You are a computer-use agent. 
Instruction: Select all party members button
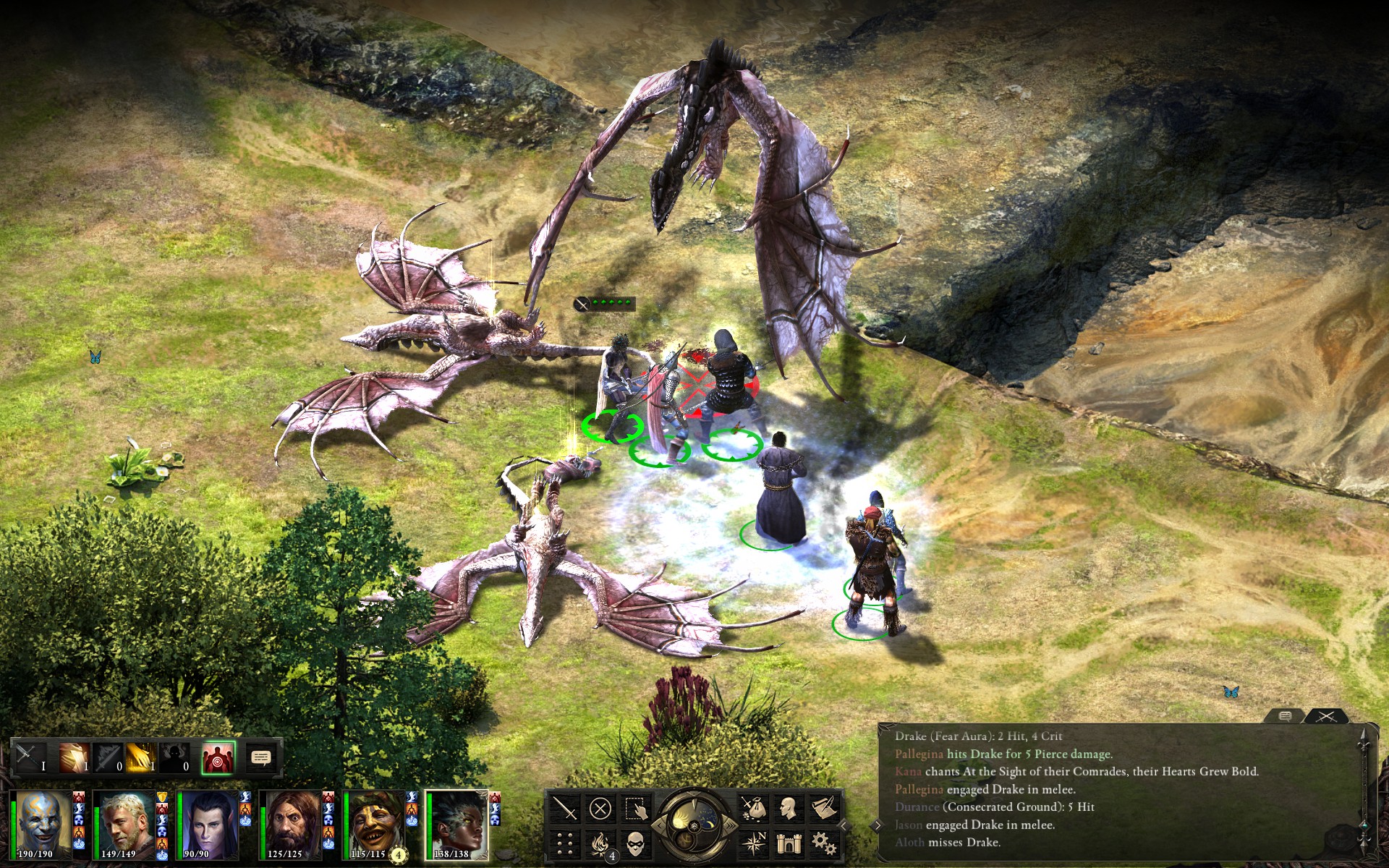pyautogui.click(x=635, y=808)
